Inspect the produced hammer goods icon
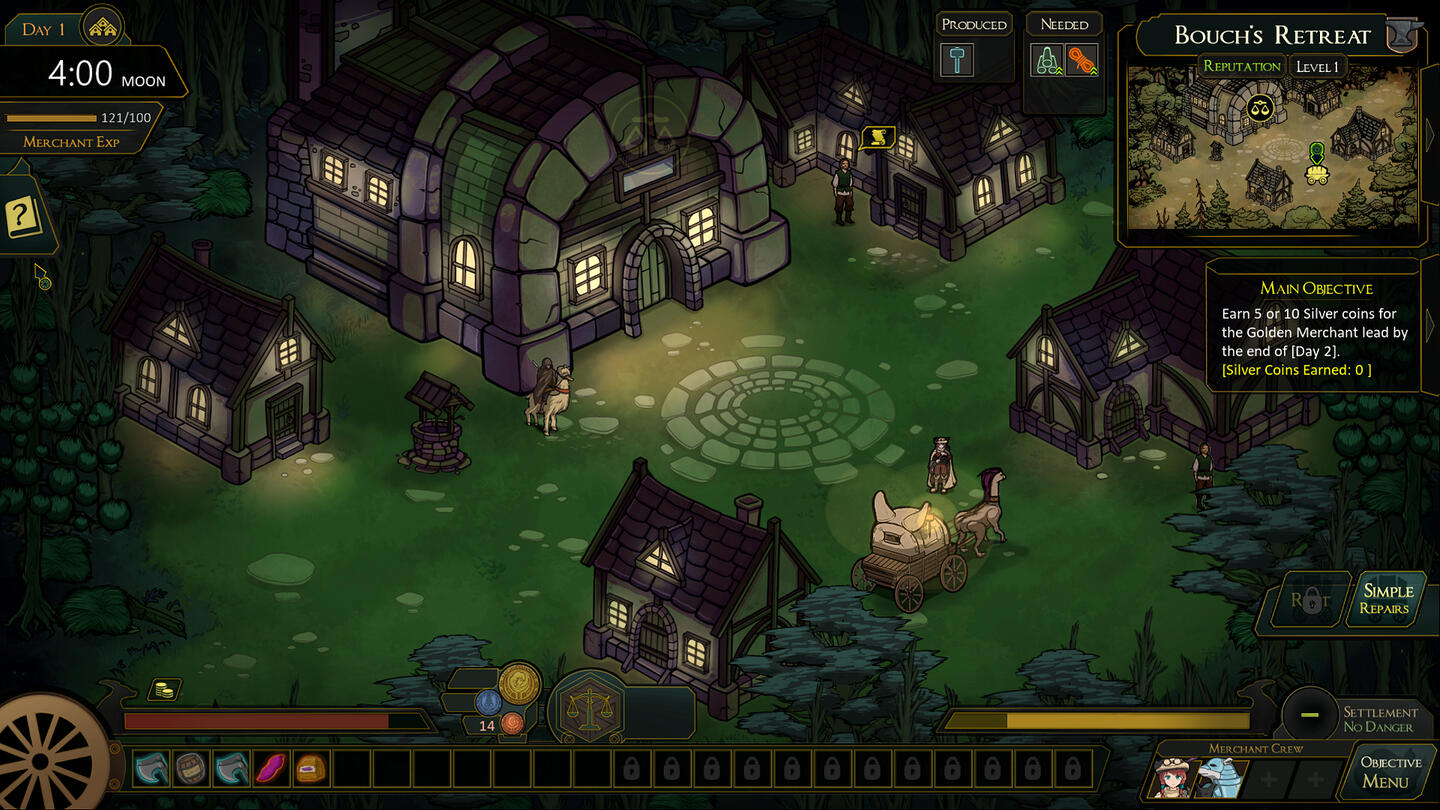This screenshot has width=1440, height=810. [957, 60]
